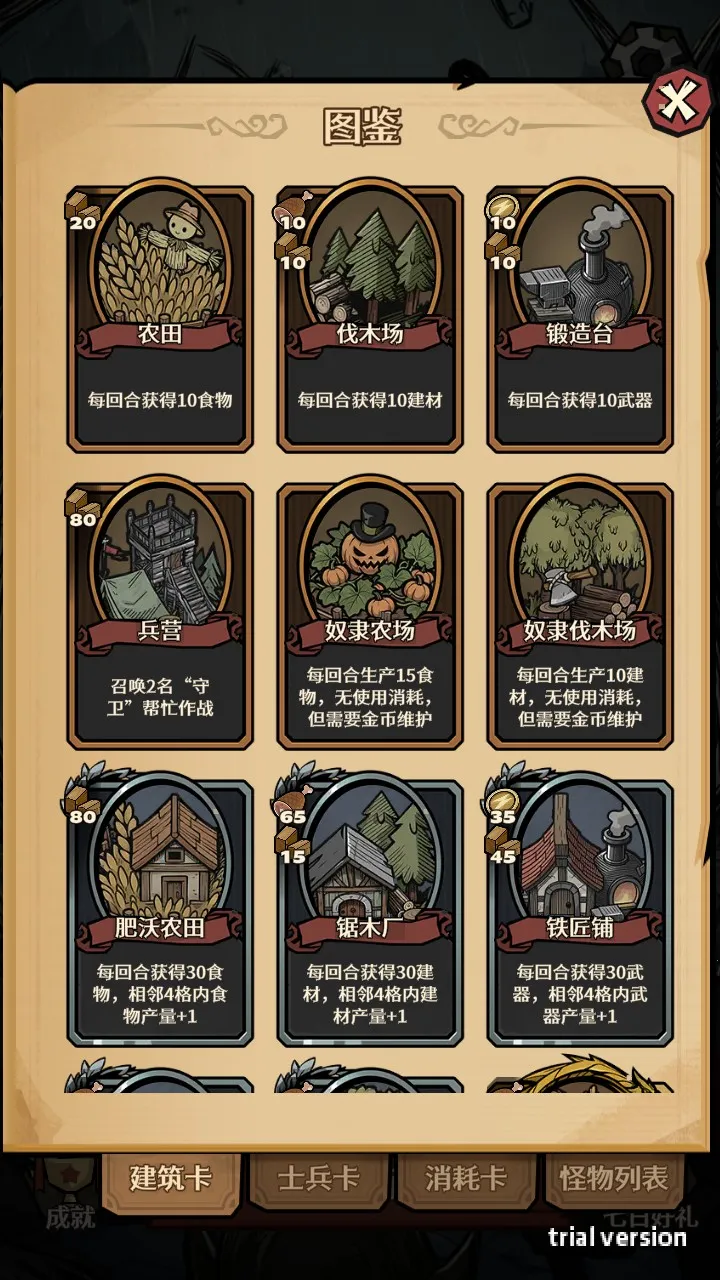Switch to the 士兵卡 tab
This screenshot has width=720, height=1280.
tap(318, 1179)
